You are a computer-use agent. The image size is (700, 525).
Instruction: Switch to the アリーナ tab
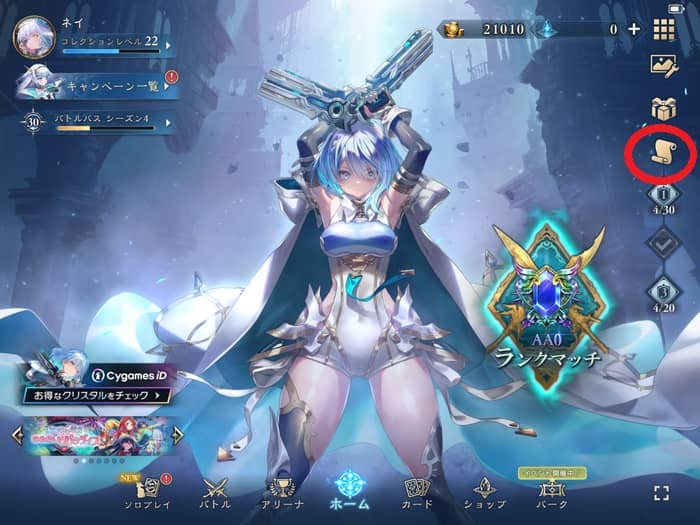coord(283,491)
